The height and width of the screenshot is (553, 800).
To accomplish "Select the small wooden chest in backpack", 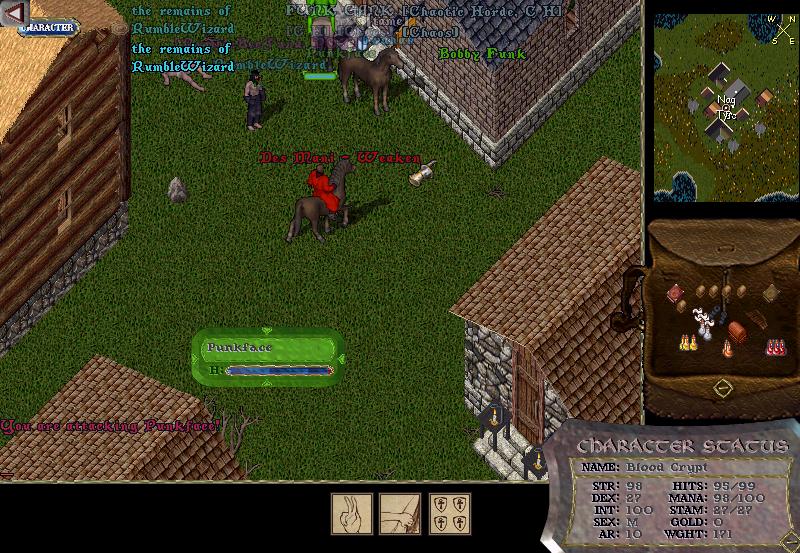I will pyautogui.click(x=738, y=330).
